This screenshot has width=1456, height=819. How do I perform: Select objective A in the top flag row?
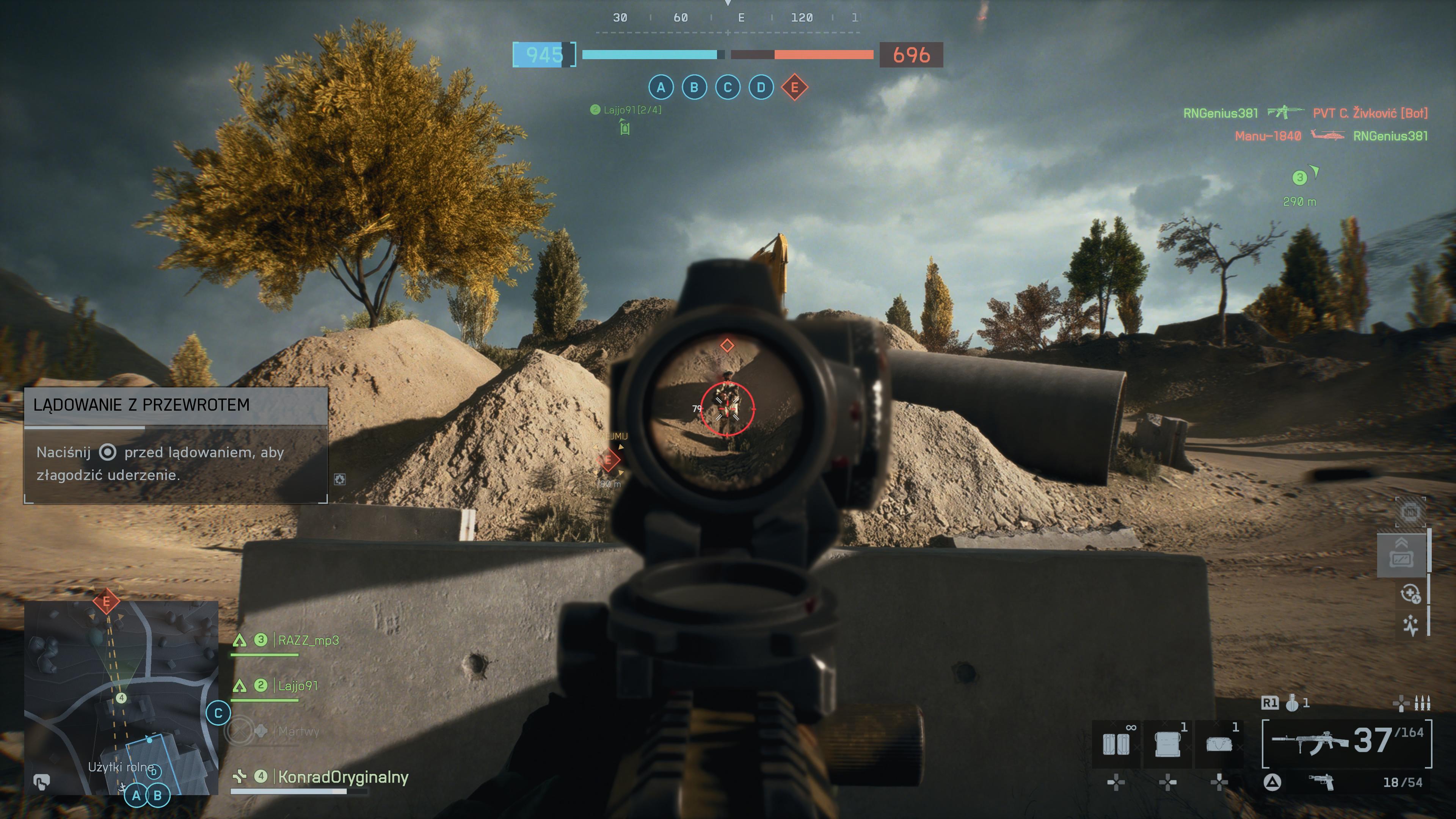(x=661, y=88)
